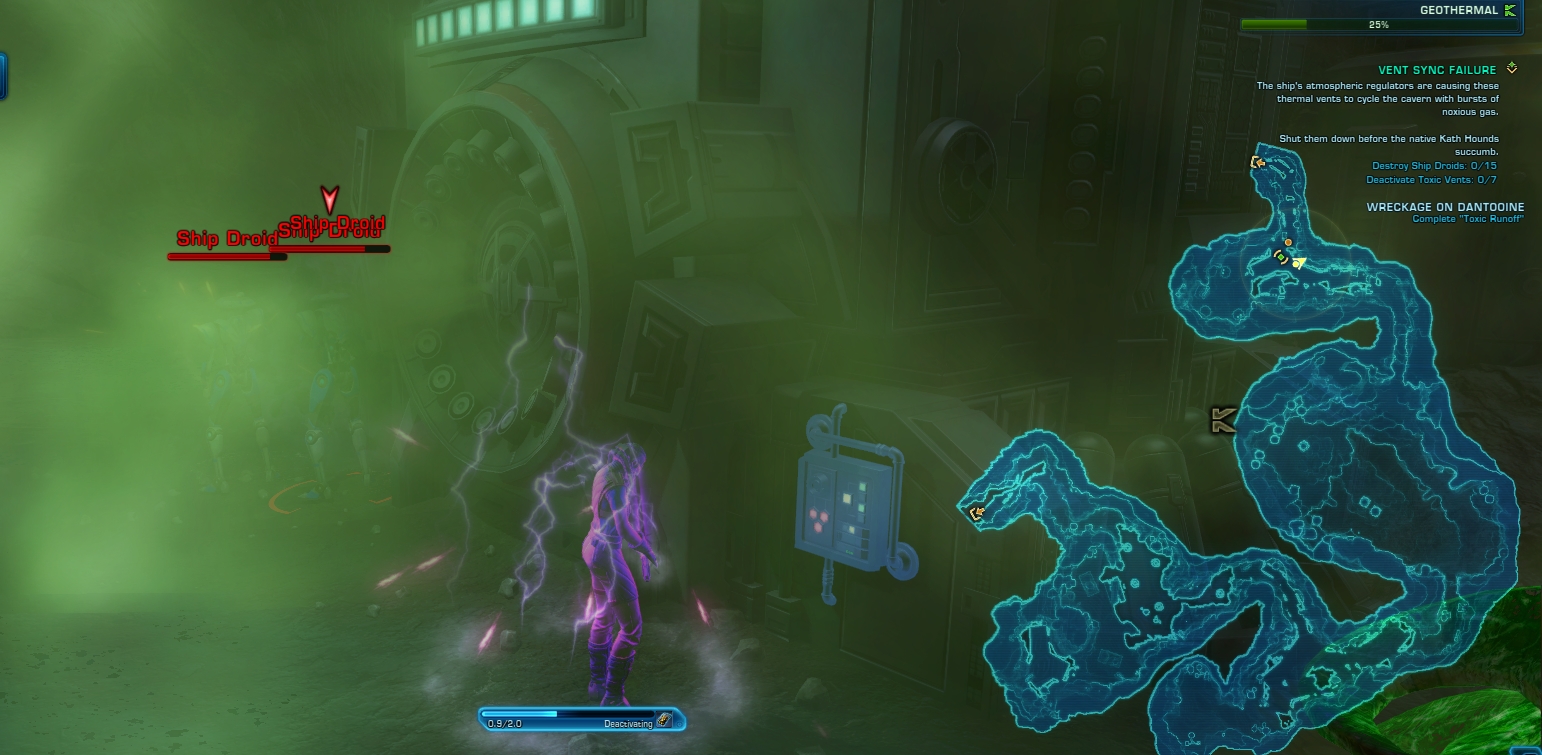Click the left exit marker on map overlay
The width and height of the screenshot is (1542, 755).
tap(977, 513)
